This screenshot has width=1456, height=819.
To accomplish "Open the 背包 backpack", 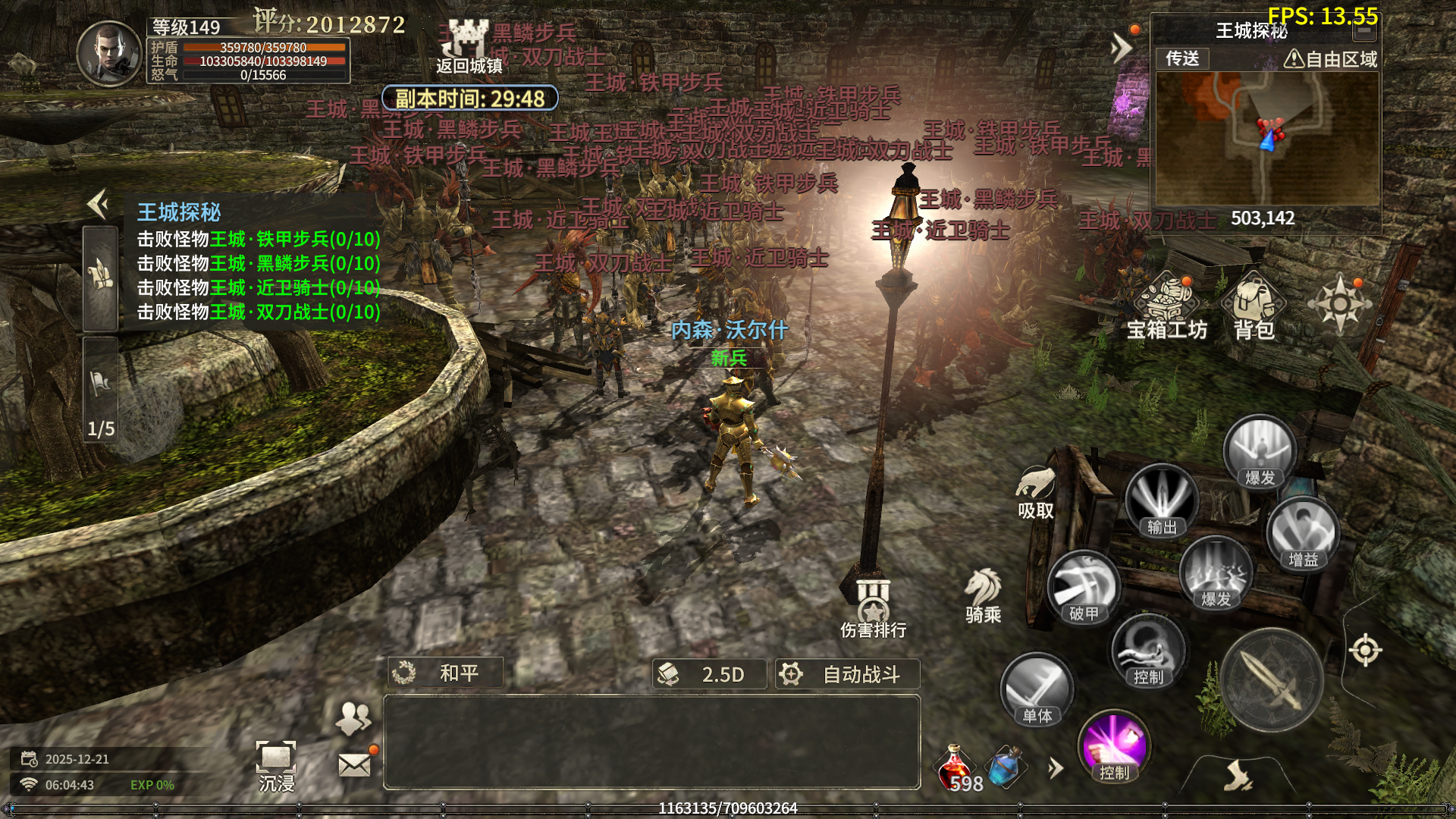I will tap(1254, 308).
